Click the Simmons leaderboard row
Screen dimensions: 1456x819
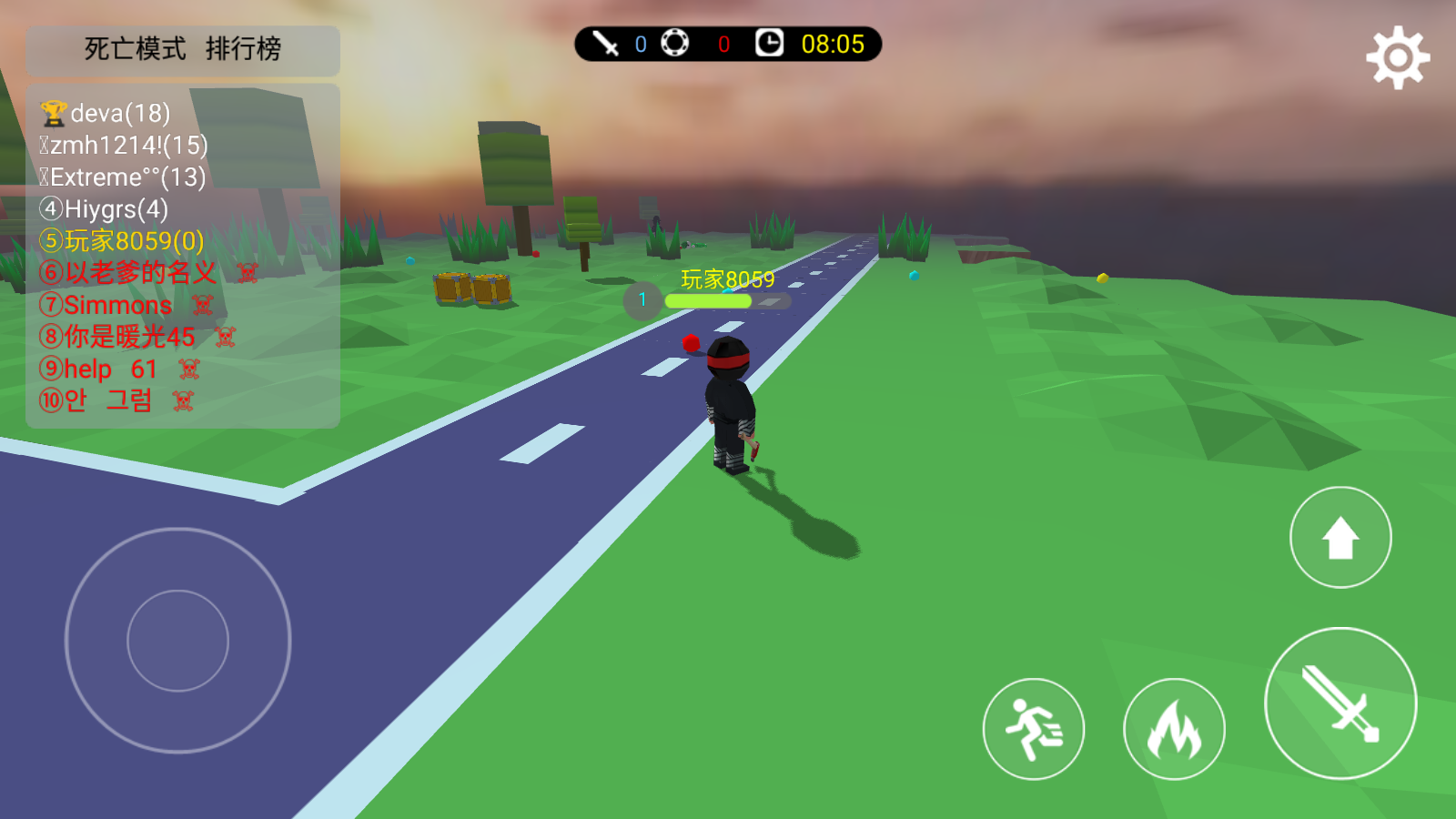point(118,305)
